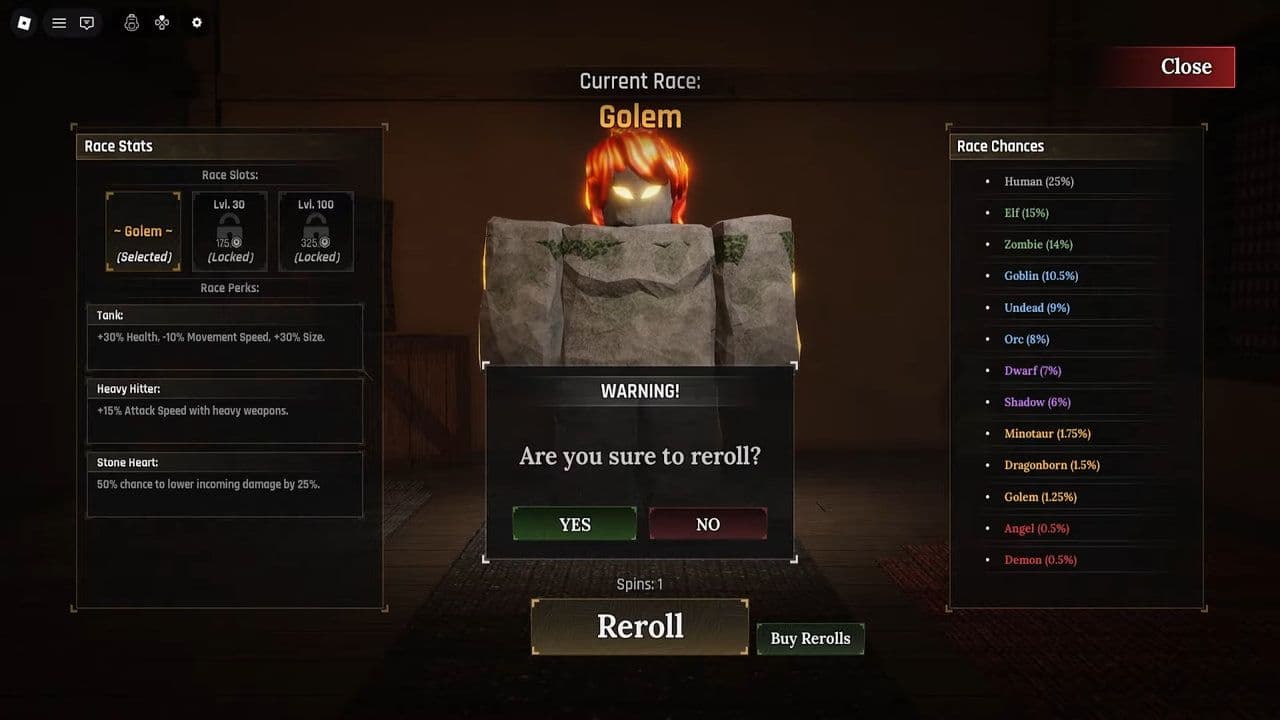1280x720 pixels.
Task: Open the Roblox main menu
Action: click(x=23, y=22)
